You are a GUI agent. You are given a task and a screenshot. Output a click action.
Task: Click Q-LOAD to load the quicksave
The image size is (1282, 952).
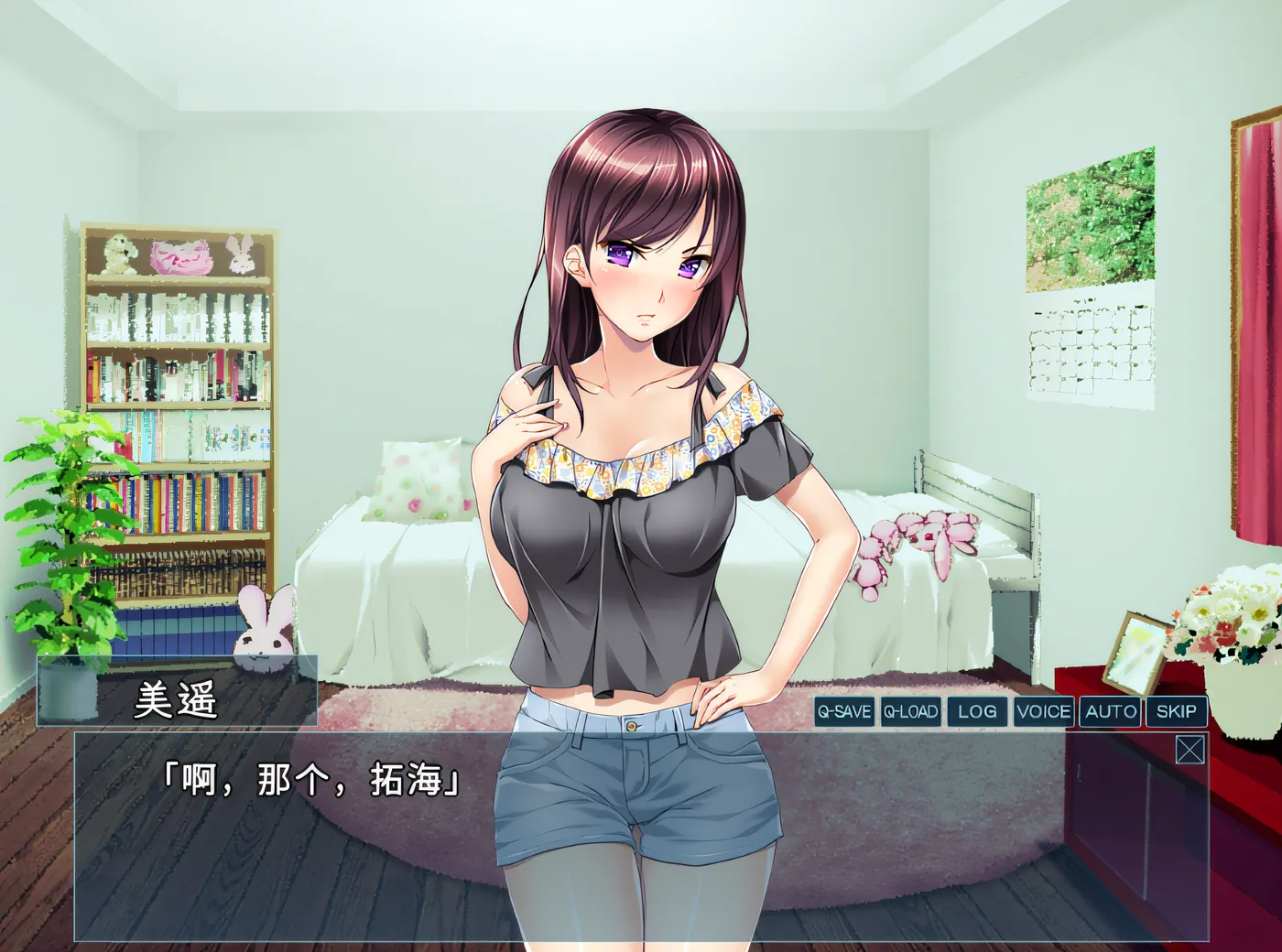[911, 710]
